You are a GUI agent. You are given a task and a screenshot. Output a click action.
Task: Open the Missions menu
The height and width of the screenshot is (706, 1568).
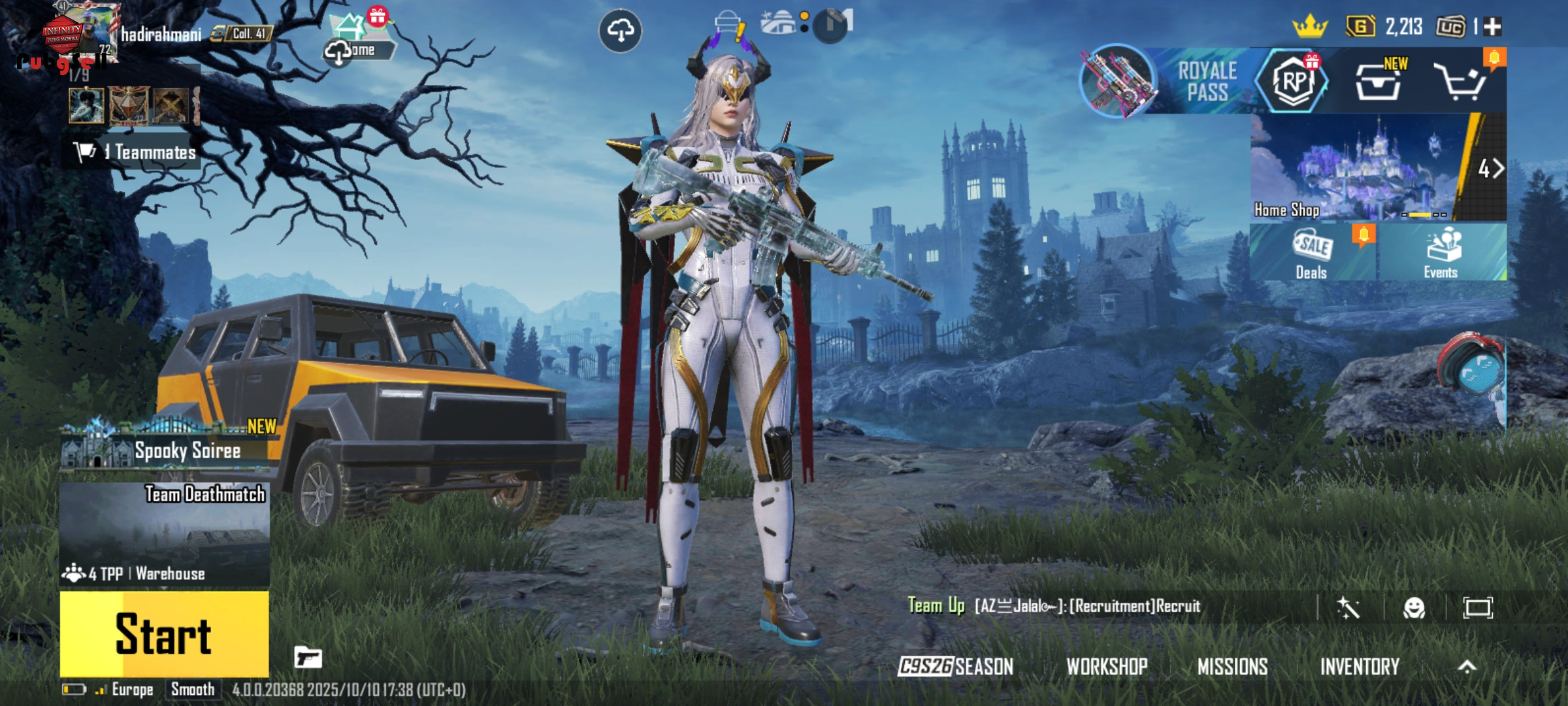pos(1232,666)
